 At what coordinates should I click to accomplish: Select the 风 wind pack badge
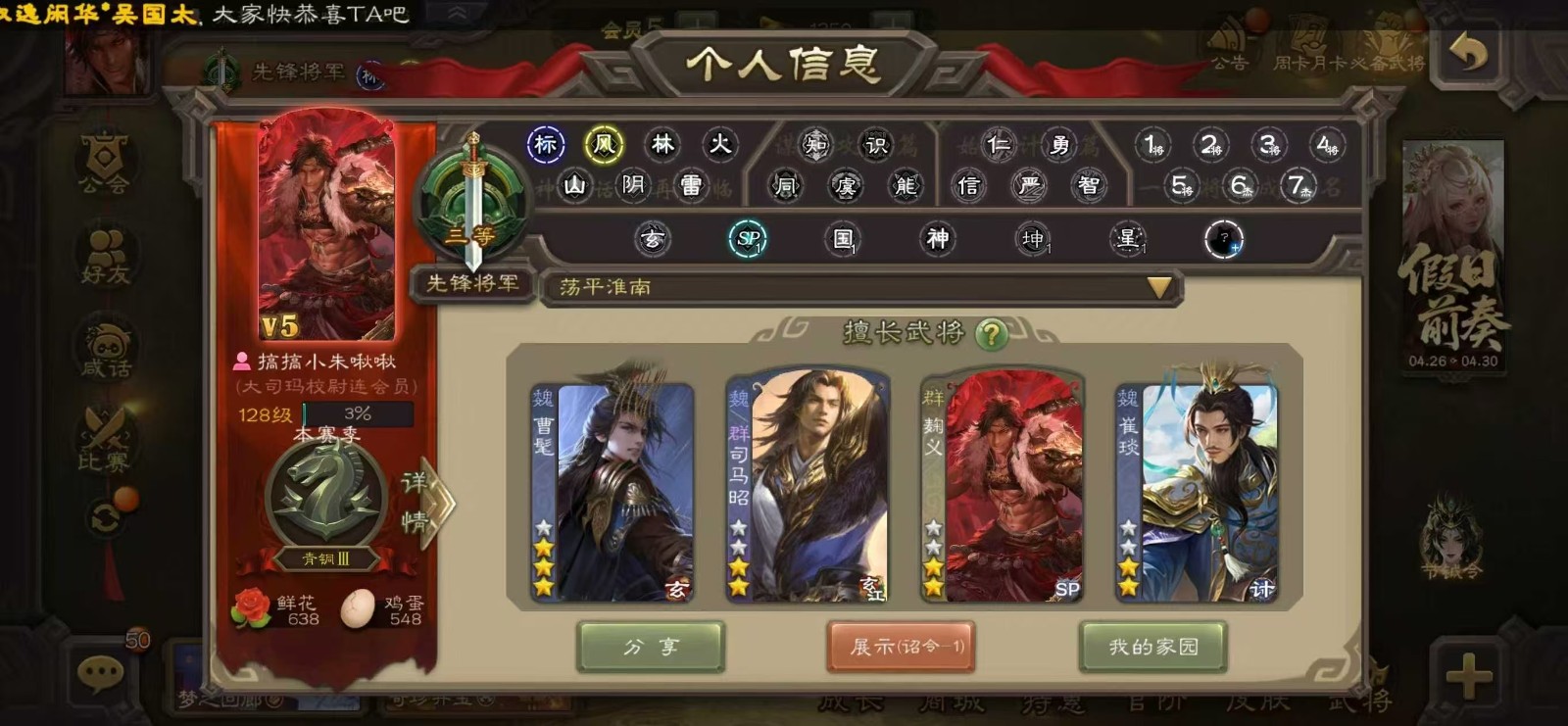pos(604,145)
